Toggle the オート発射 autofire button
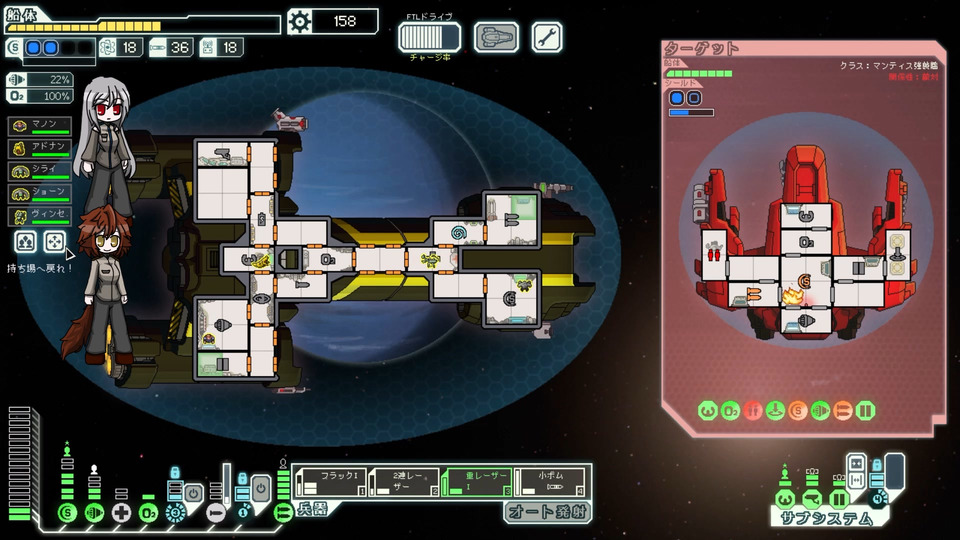Viewport: 960px width, 540px height. 546,512
